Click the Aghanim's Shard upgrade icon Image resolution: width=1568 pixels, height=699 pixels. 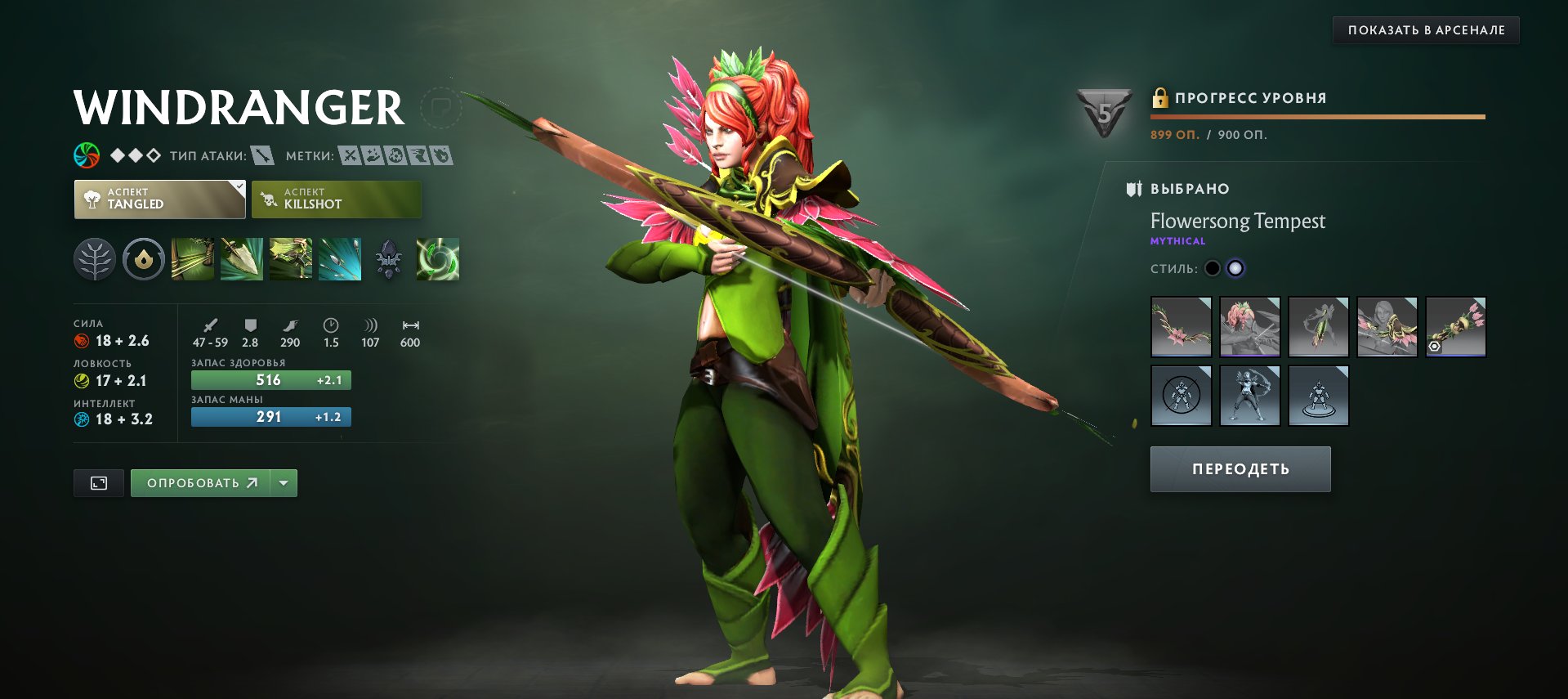389,260
